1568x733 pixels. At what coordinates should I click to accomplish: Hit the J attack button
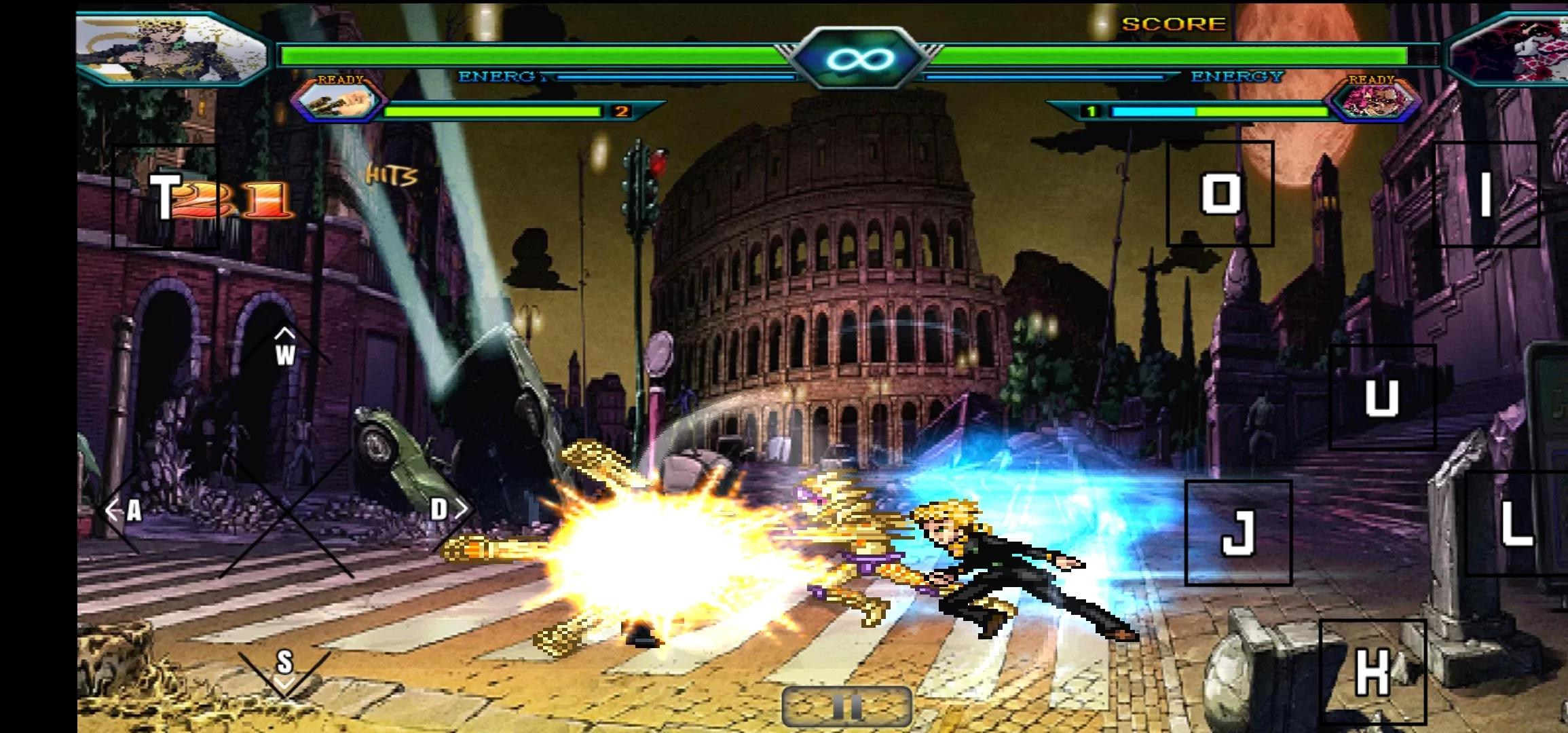(1238, 533)
